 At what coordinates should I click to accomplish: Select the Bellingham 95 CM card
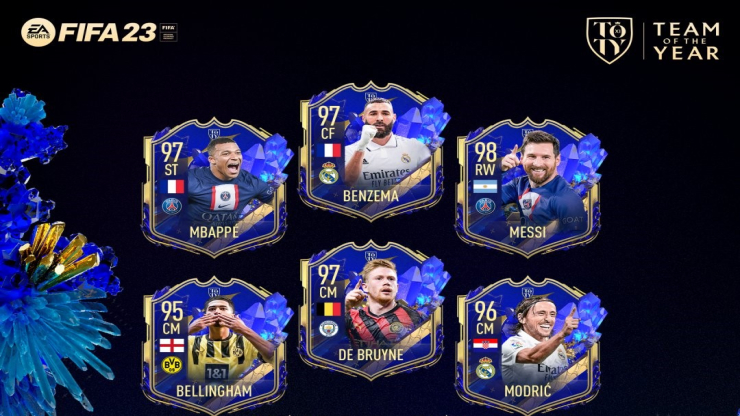click(x=213, y=345)
